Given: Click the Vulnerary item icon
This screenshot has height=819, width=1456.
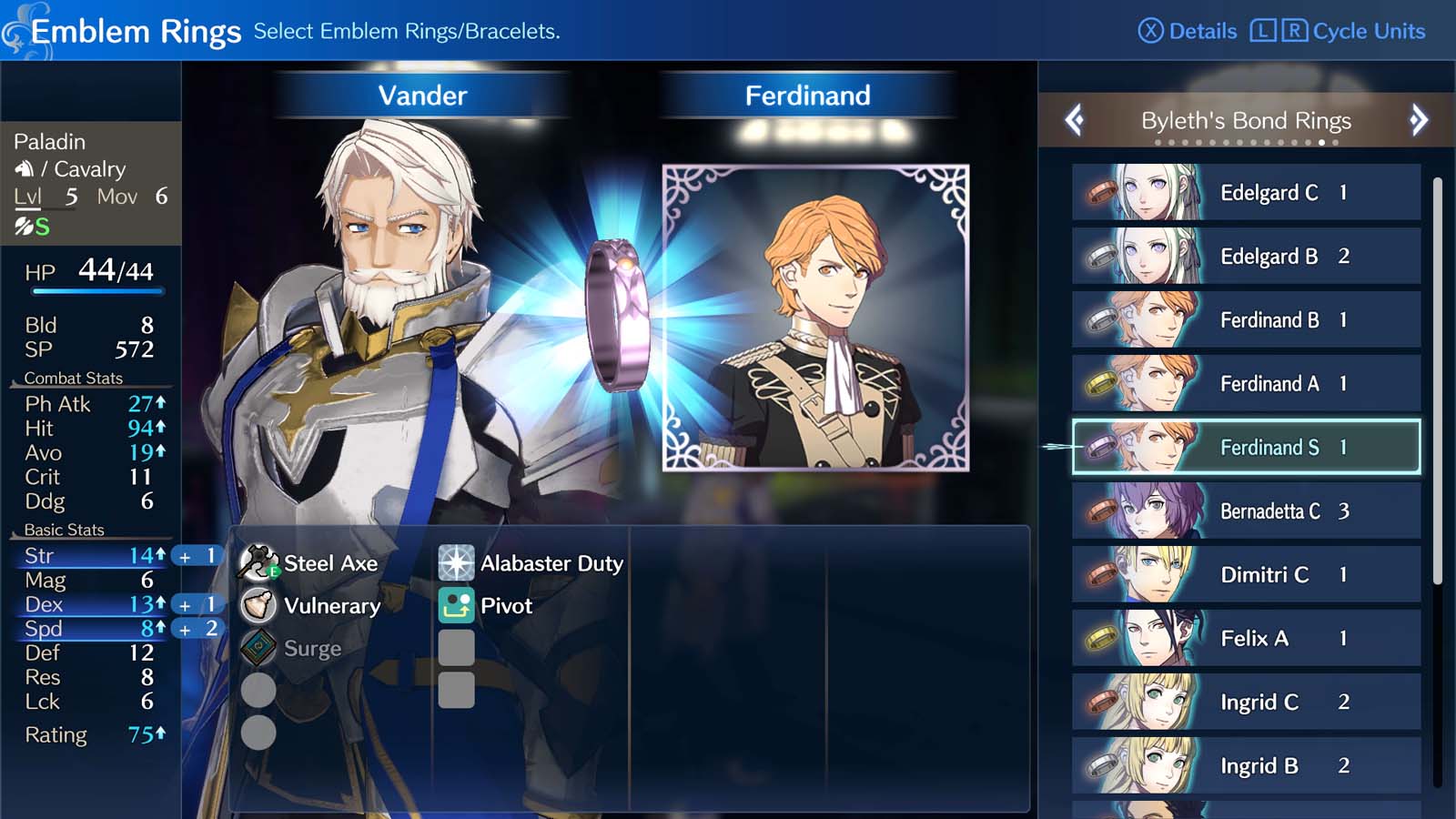Looking at the screenshot, I should coord(258,605).
